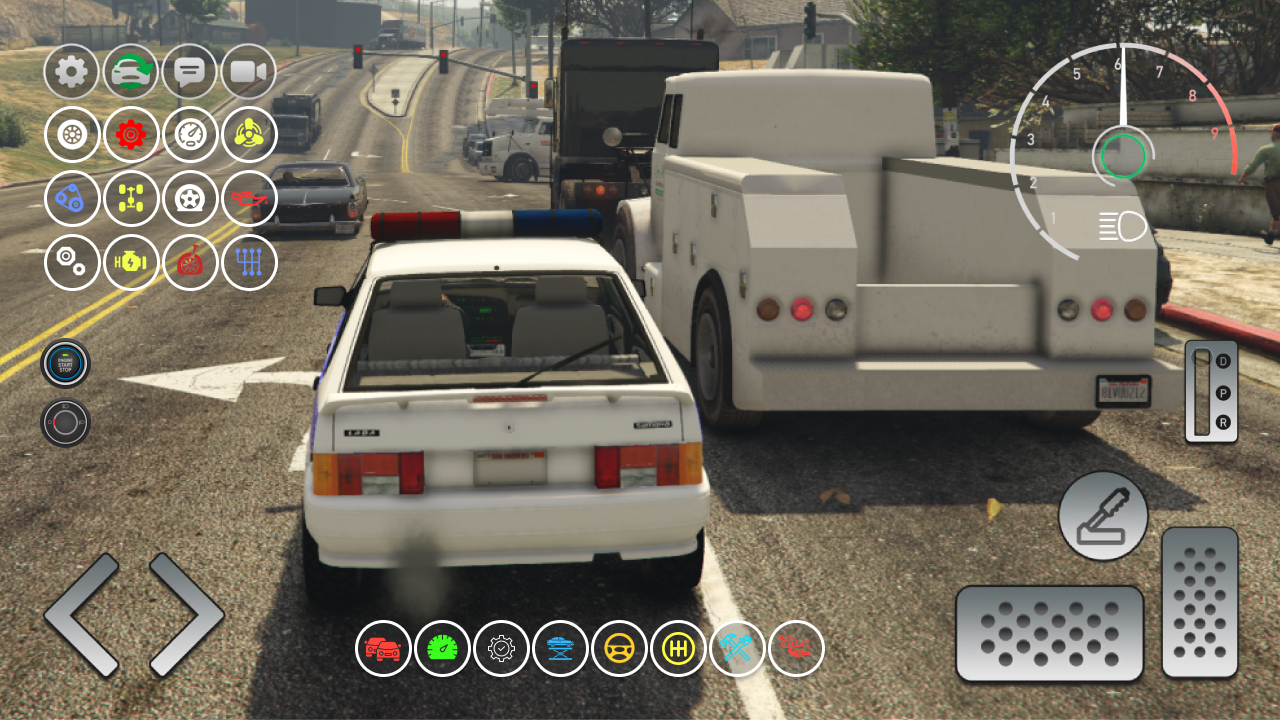This screenshot has width=1280, height=720.
Task: Open the red turbocharger icon
Action: pyautogui.click(x=189, y=263)
